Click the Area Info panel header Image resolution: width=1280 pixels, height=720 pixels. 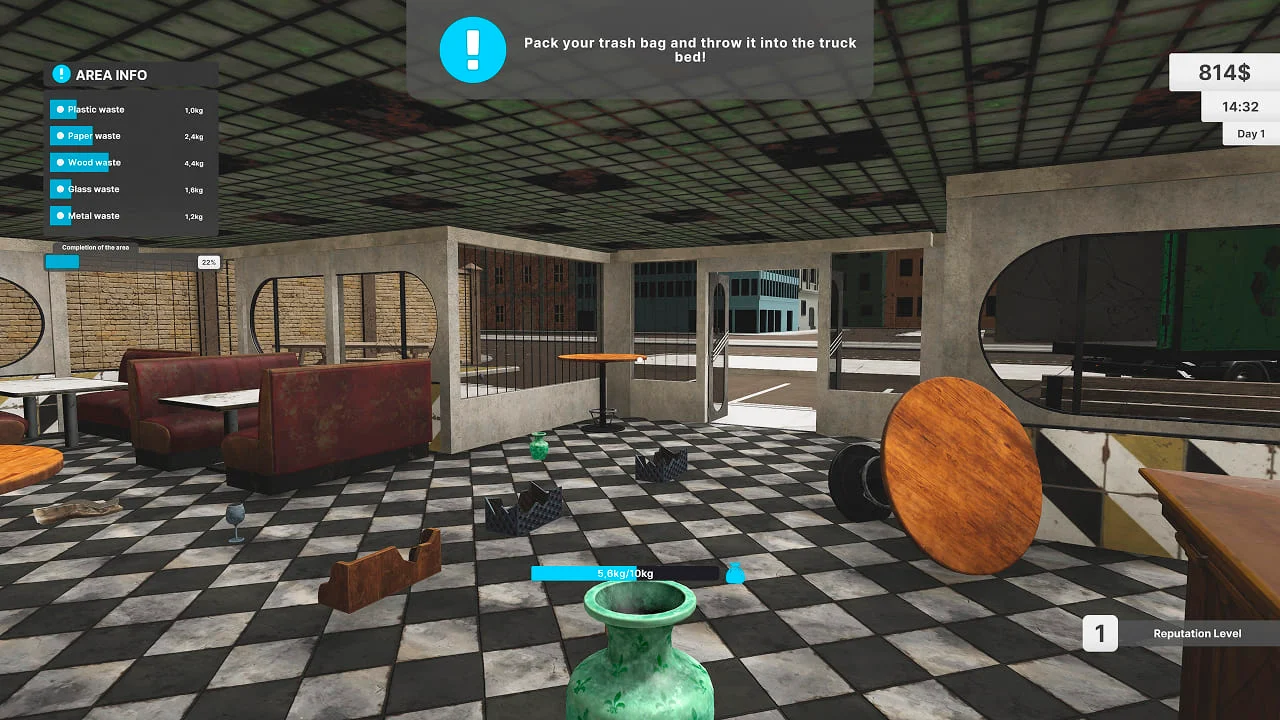pos(110,75)
